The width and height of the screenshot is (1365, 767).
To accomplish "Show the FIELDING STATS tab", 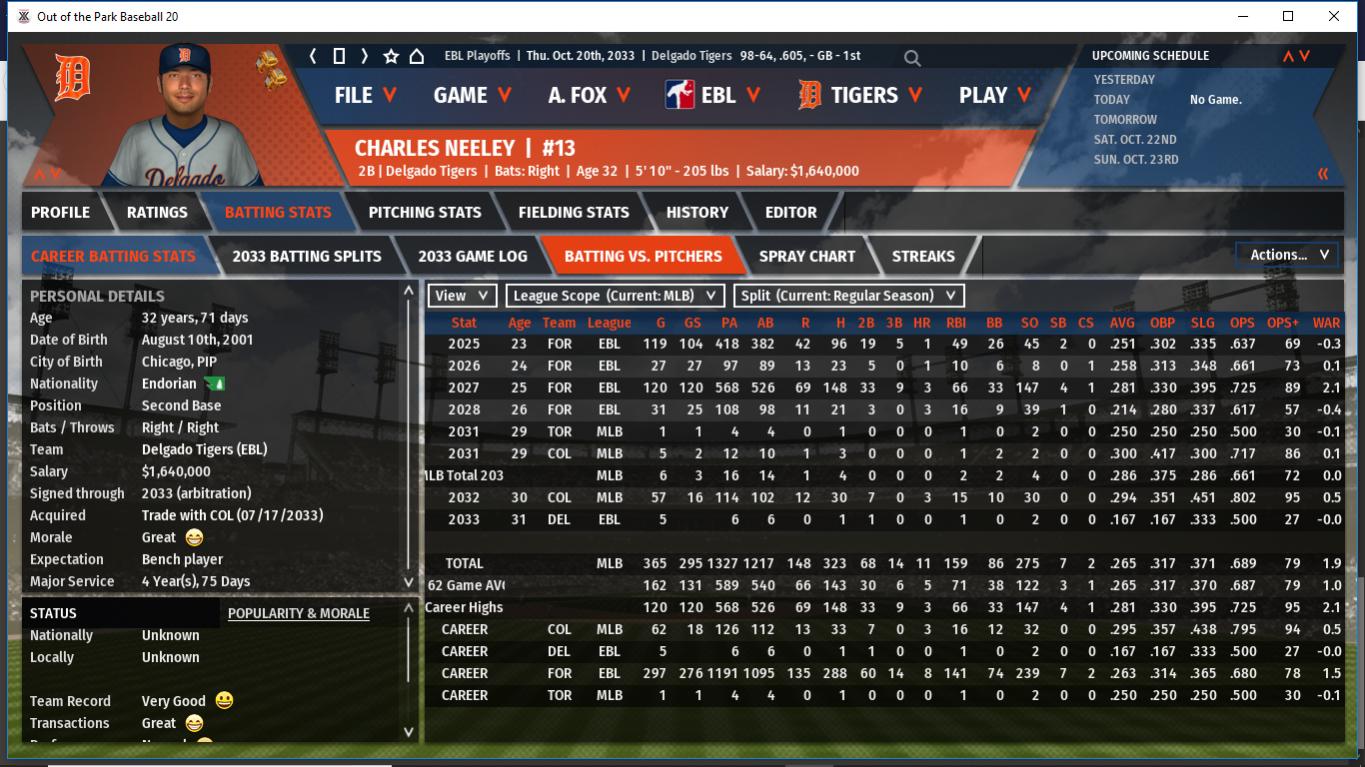I will (x=573, y=212).
